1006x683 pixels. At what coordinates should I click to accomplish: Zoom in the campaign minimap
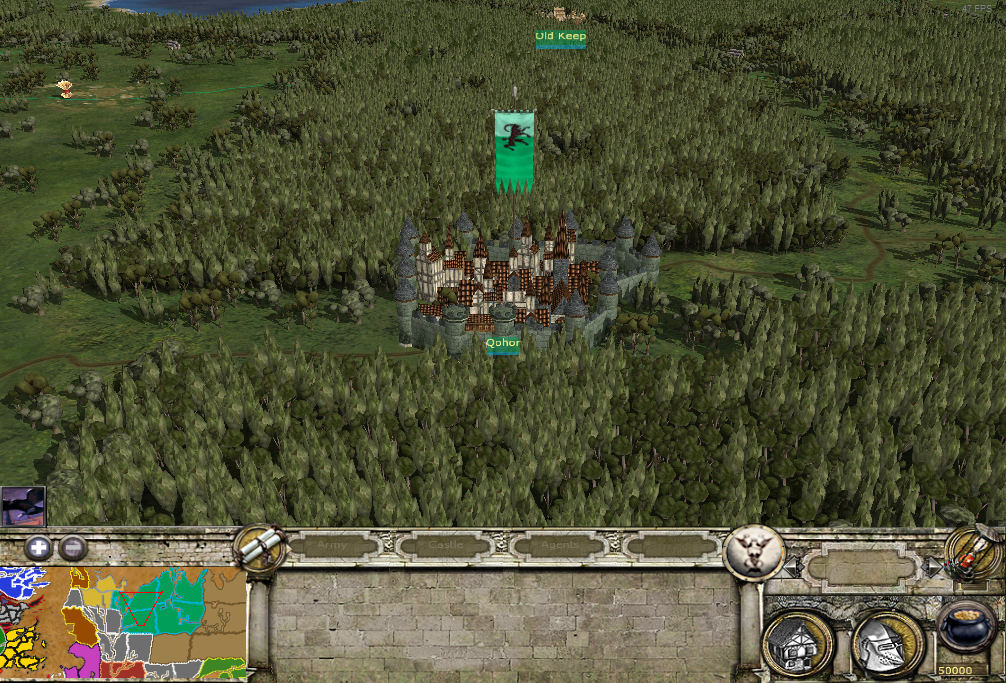point(39,547)
